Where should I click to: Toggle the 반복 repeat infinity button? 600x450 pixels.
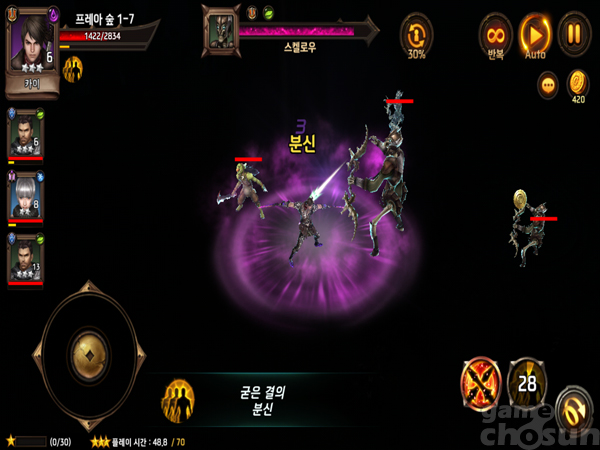pos(495,32)
